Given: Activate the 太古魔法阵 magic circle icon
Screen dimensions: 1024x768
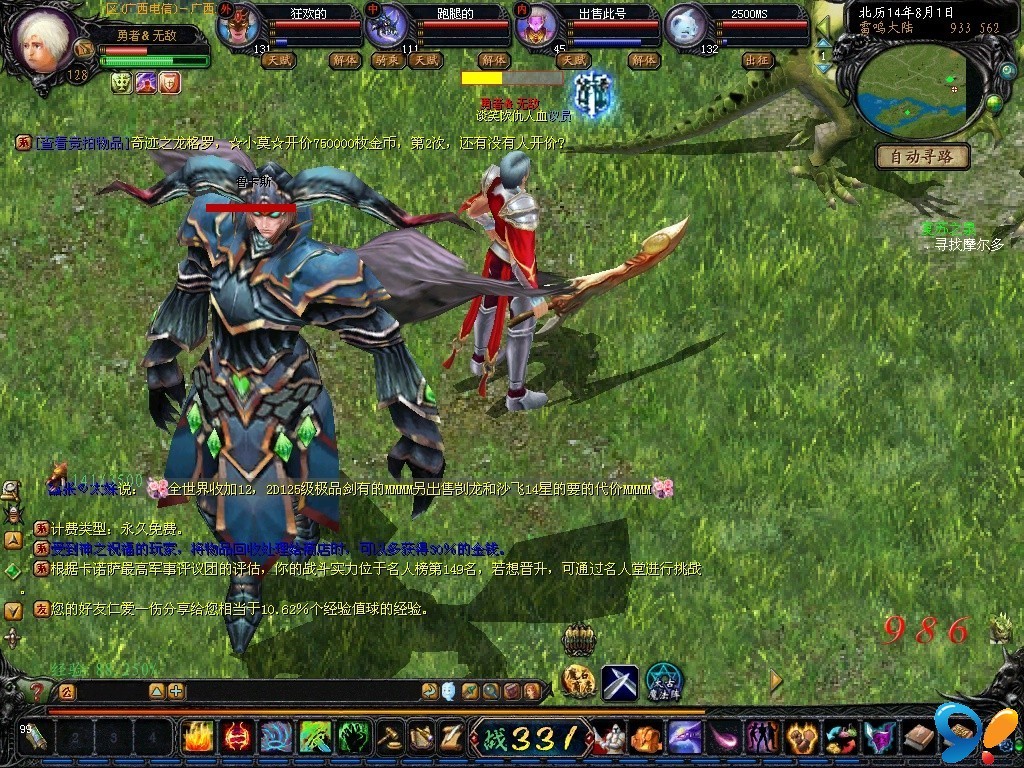Looking at the screenshot, I should point(663,683).
